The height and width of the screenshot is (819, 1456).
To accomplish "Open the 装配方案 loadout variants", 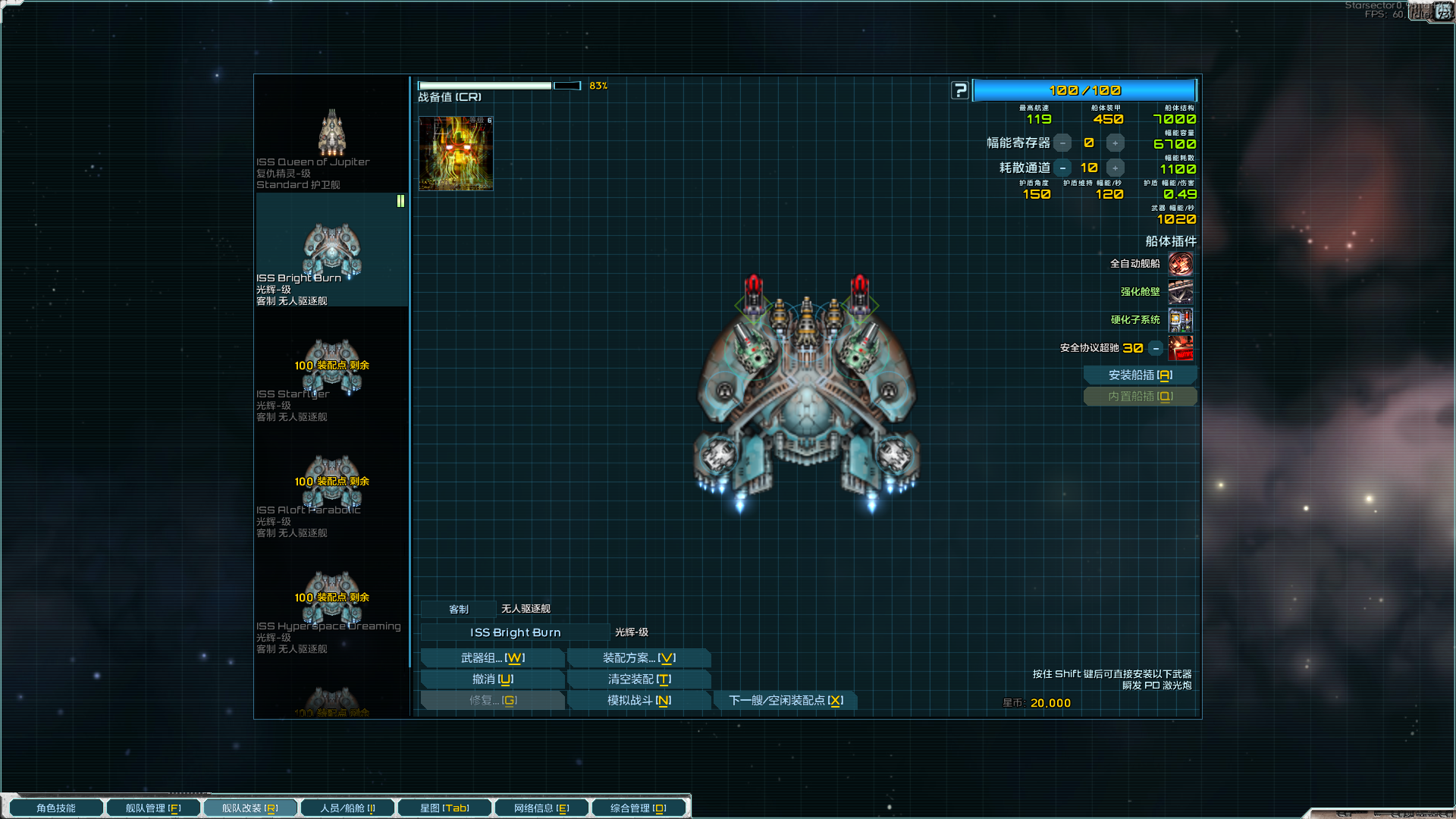I will pyautogui.click(x=639, y=658).
